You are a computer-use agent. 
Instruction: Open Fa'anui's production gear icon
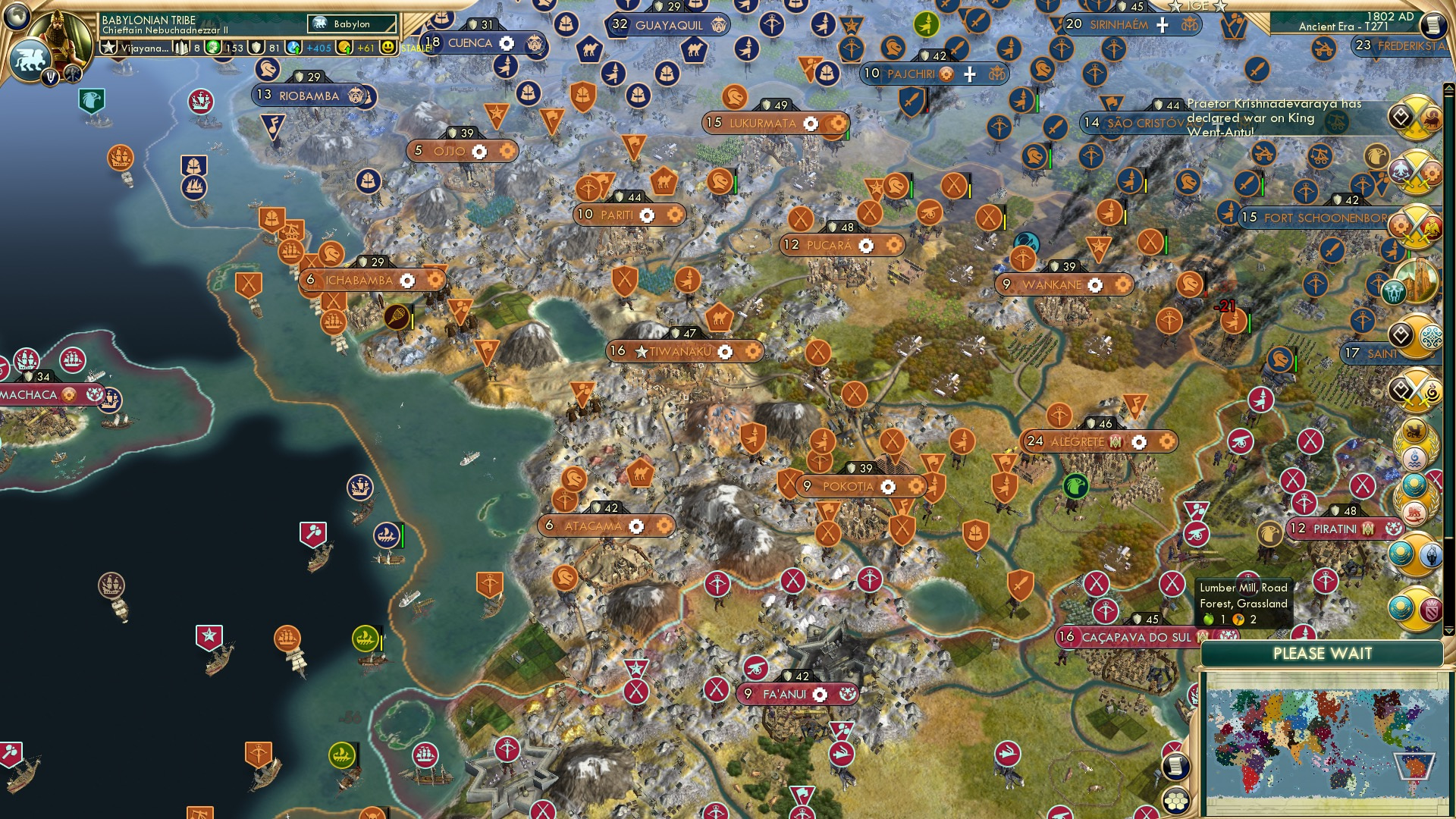[821, 692]
